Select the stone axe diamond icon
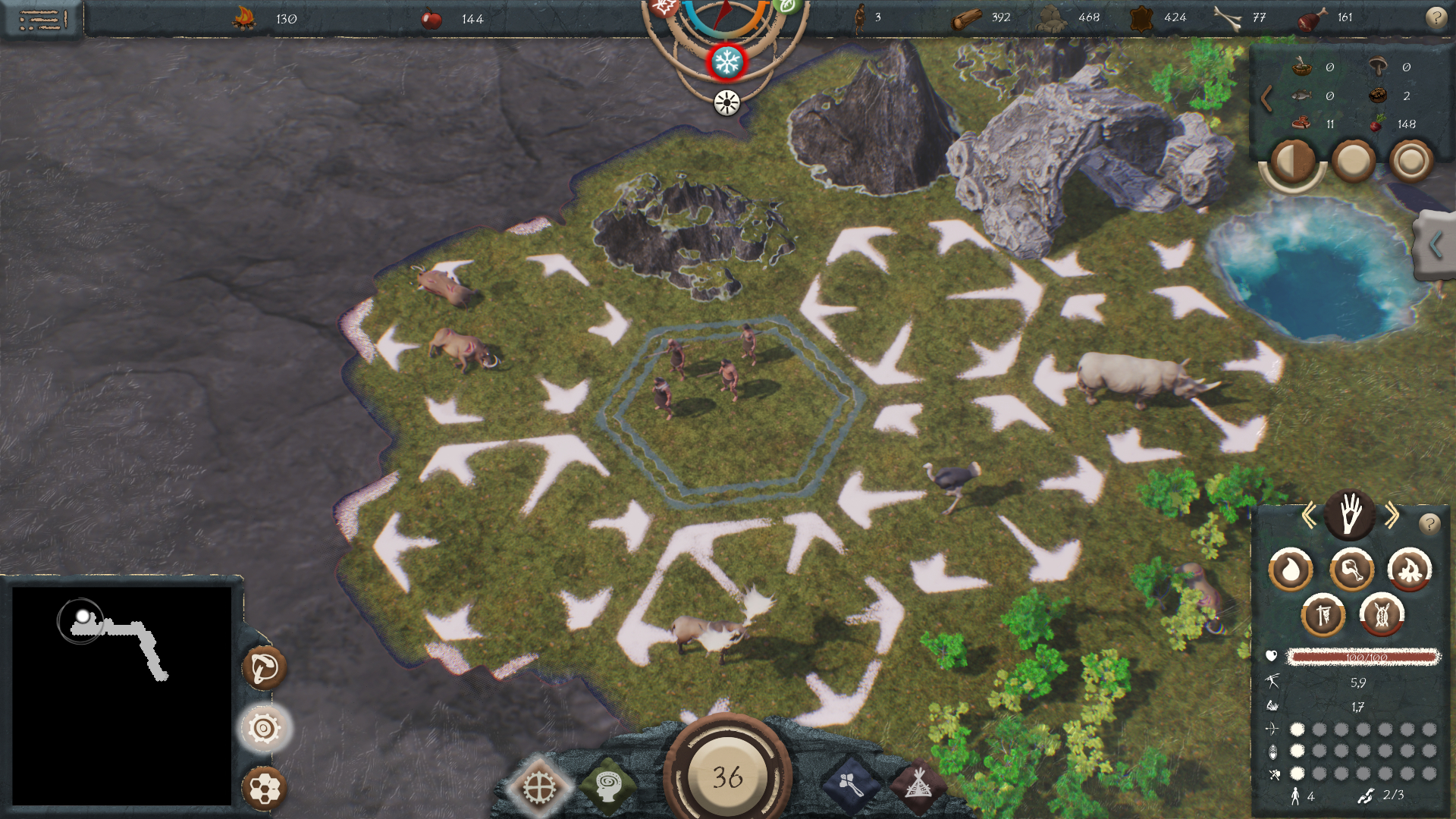 point(851,786)
